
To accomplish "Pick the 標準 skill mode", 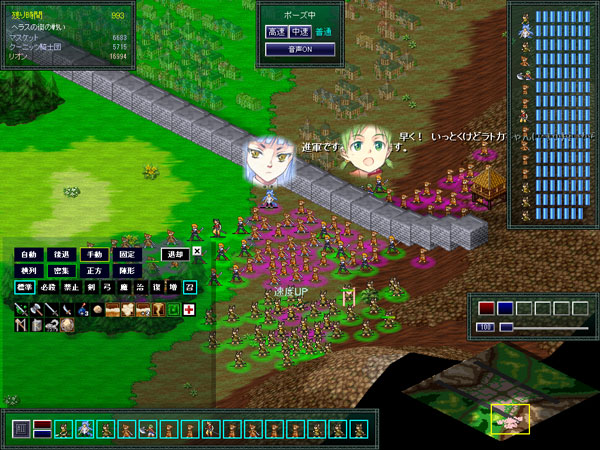I will 24,288.
